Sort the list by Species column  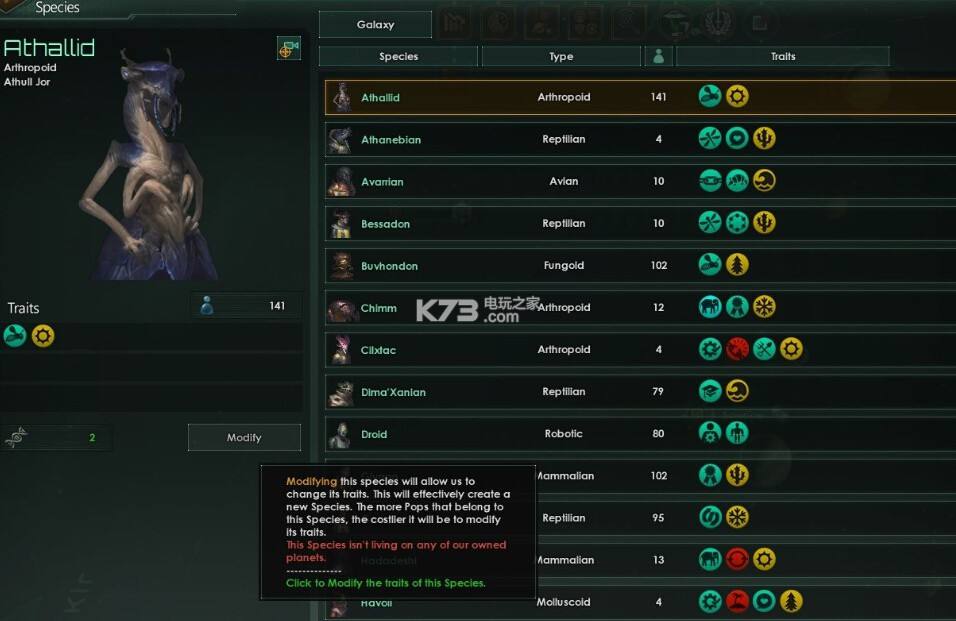pos(398,56)
